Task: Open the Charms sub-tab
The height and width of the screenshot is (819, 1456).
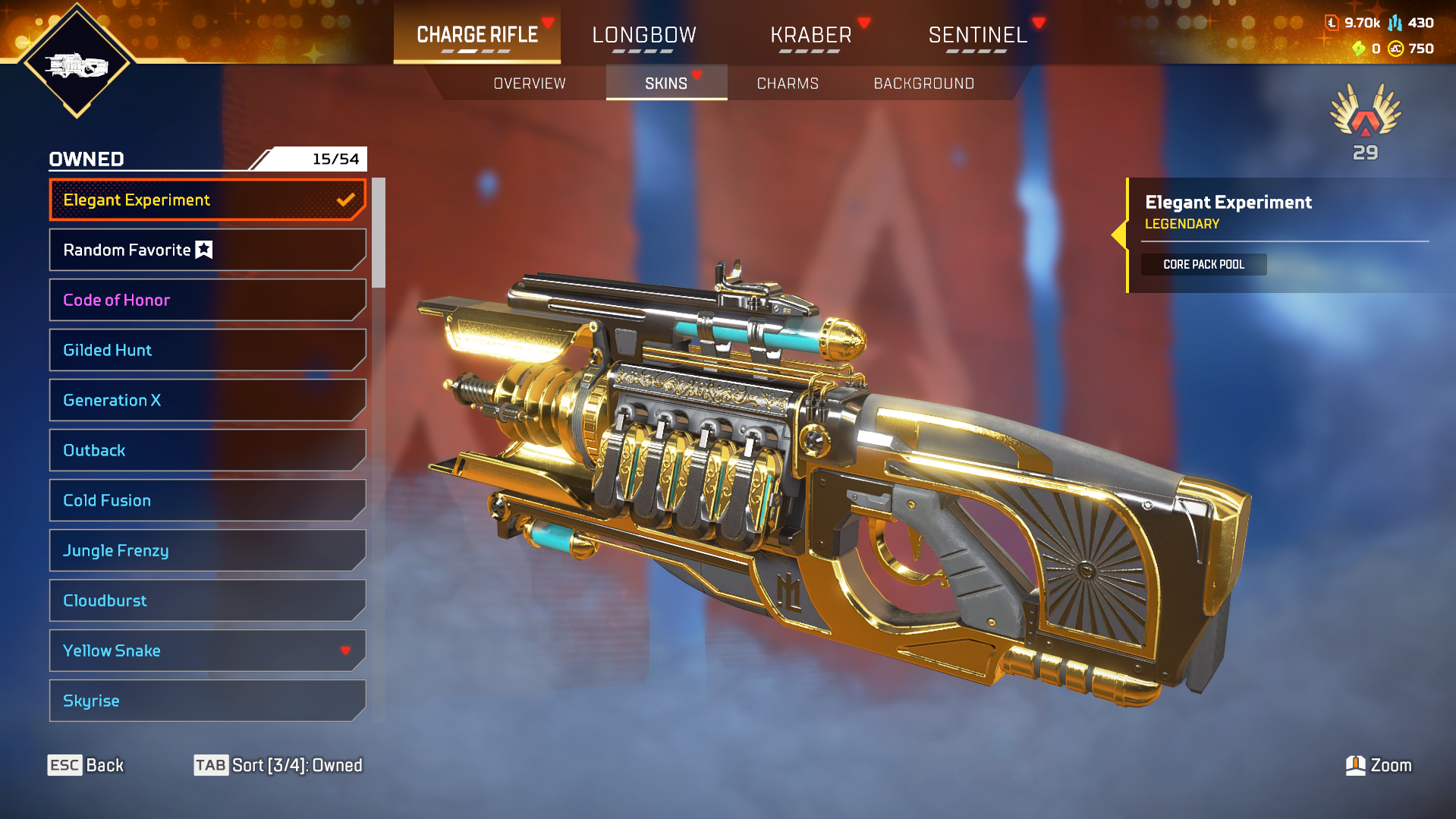Action: [x=788, y=83]
